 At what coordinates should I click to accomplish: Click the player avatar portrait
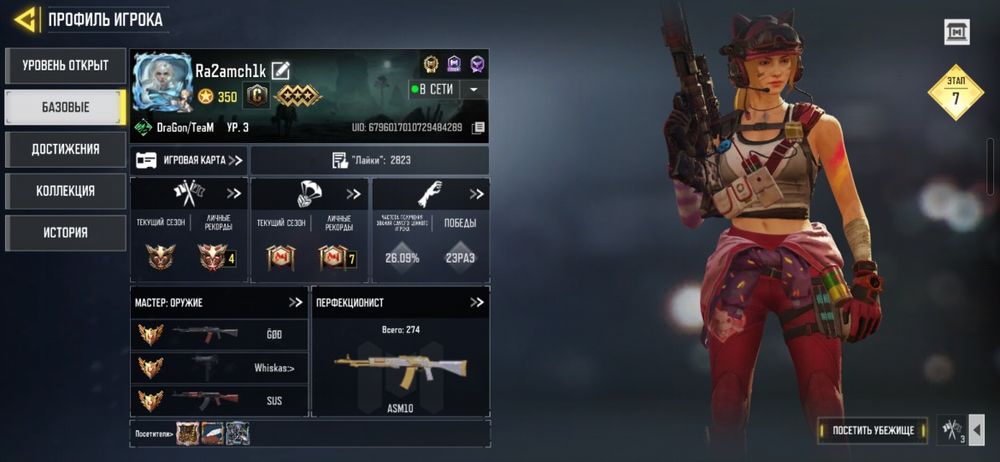(162, 81)
